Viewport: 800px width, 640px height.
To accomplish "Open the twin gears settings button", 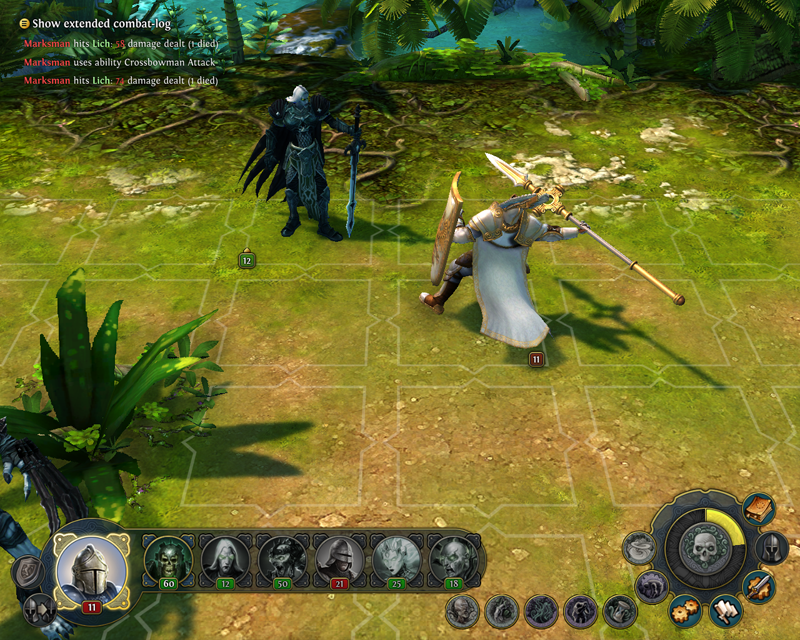I will [685, 607].
